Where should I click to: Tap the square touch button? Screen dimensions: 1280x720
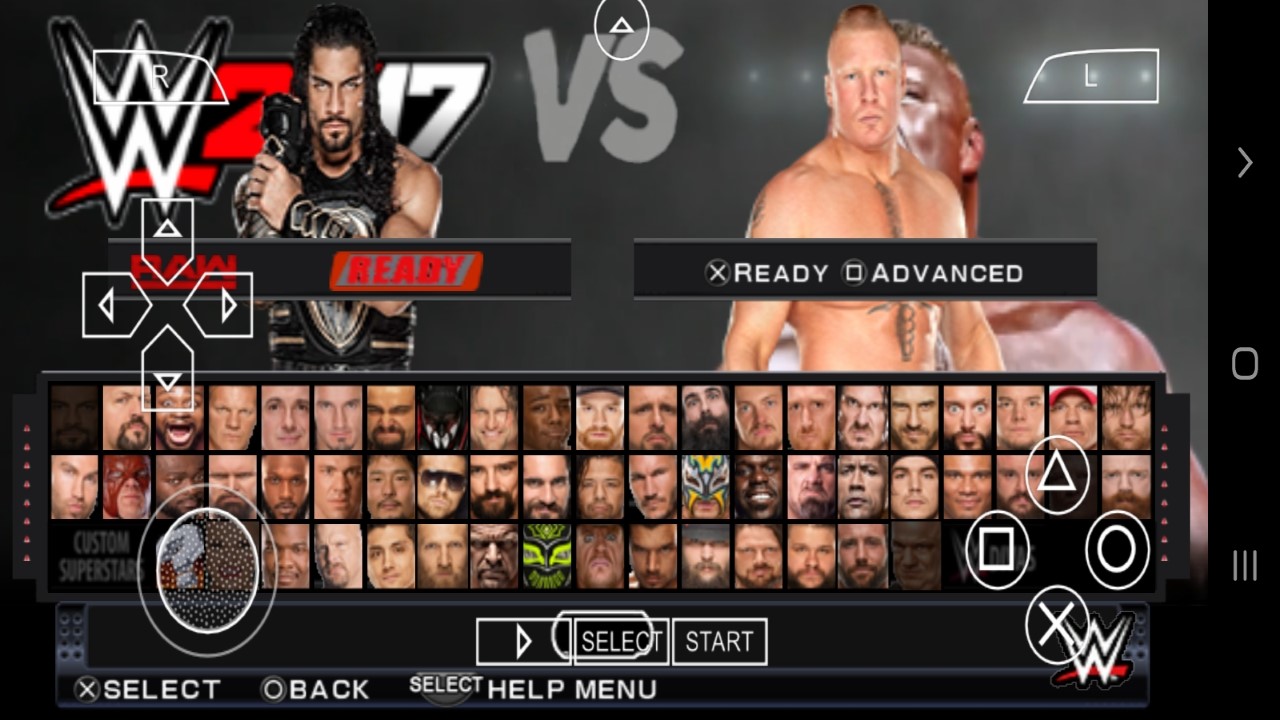tap(996, 548)
